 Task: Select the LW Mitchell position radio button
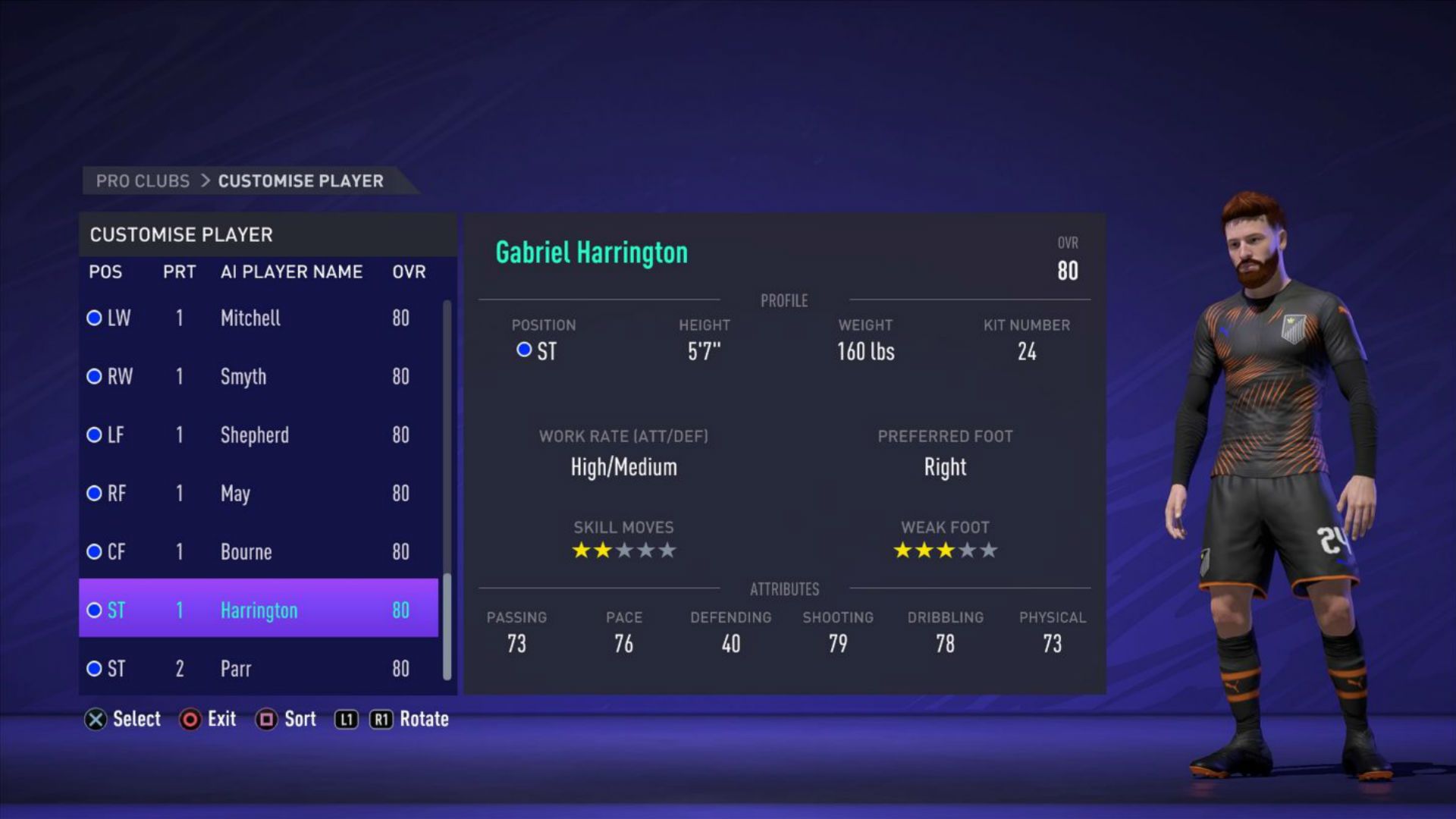[x=94, y=318]
